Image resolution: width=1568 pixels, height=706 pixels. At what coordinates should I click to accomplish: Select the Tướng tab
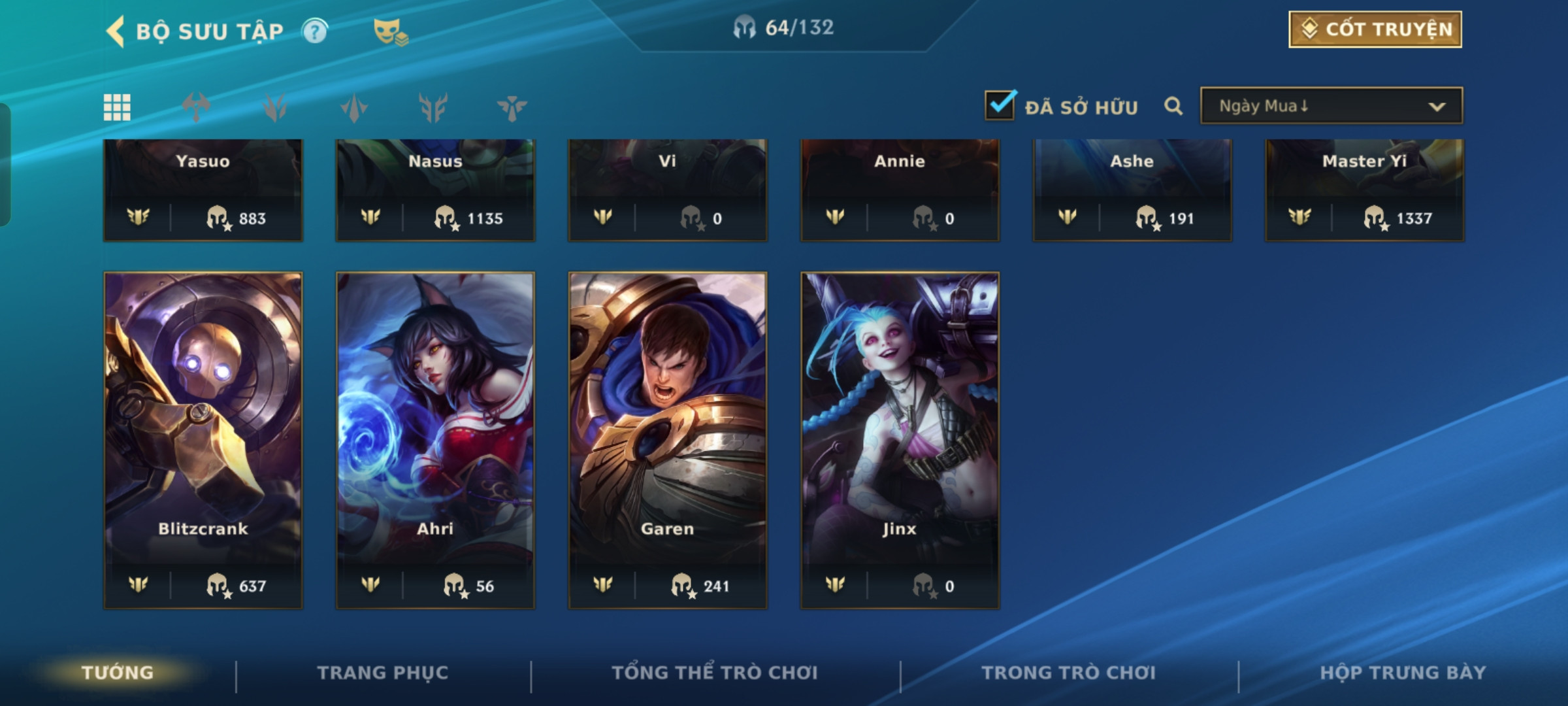pyautogui.click(x=118, y=673)
